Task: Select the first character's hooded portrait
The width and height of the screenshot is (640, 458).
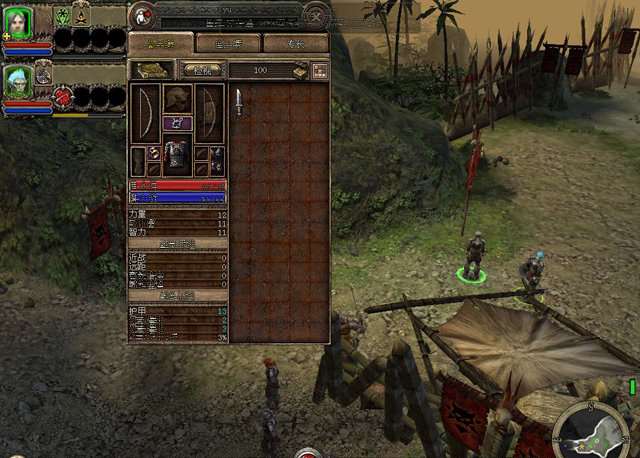Action: tap(19, 22)
